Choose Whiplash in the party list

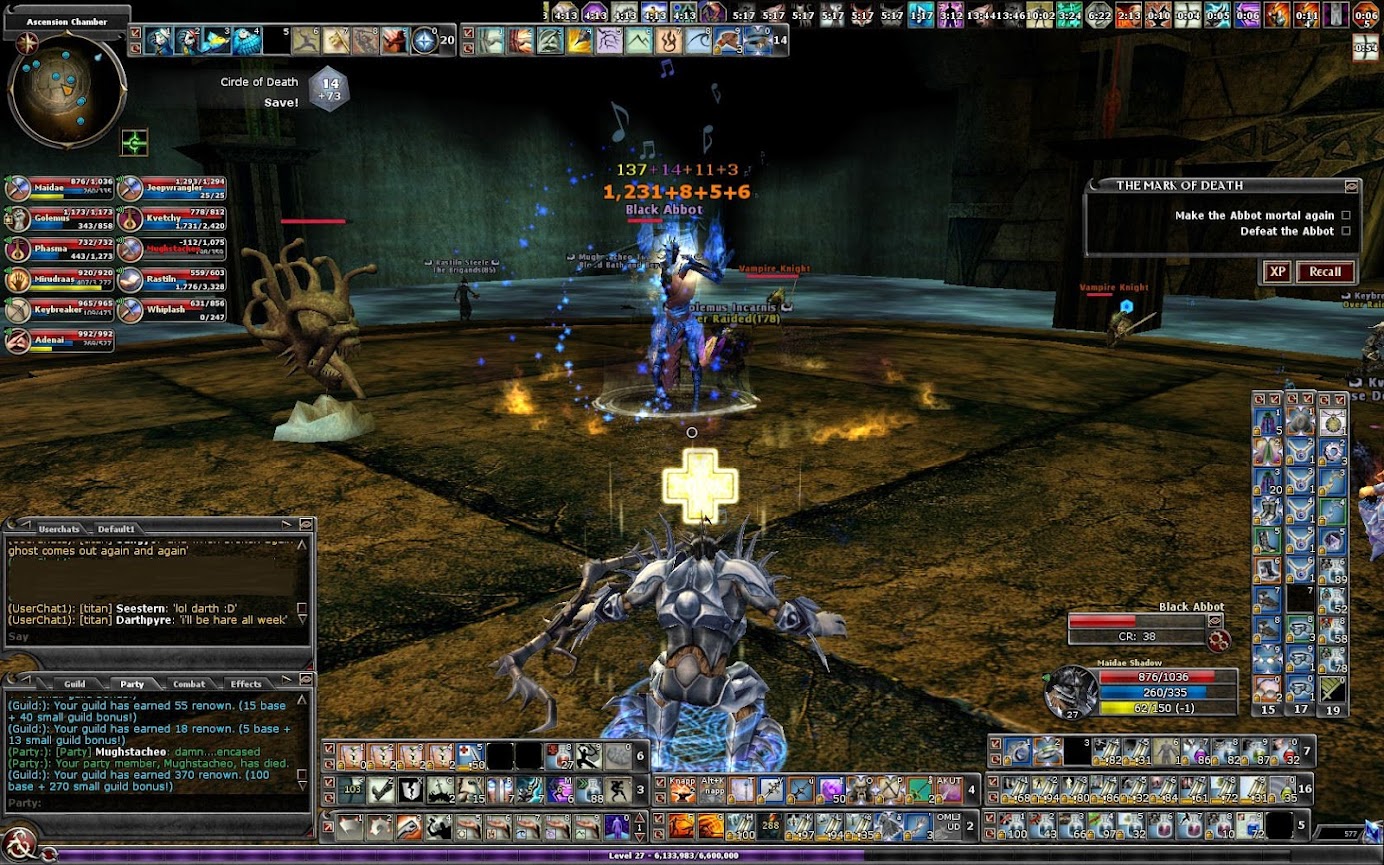[x=171, y=309]
